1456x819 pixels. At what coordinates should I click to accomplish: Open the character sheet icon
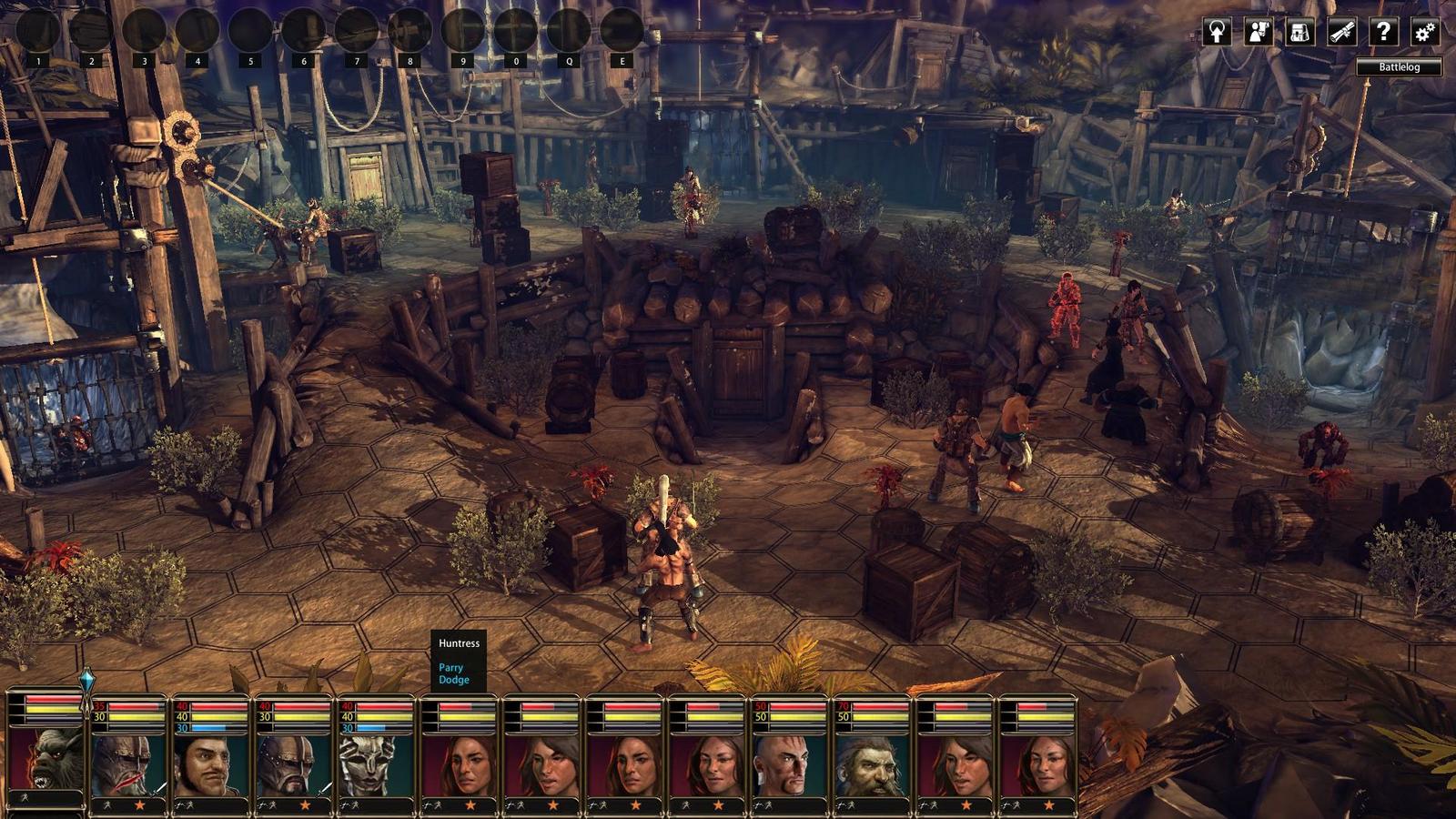1259,33
